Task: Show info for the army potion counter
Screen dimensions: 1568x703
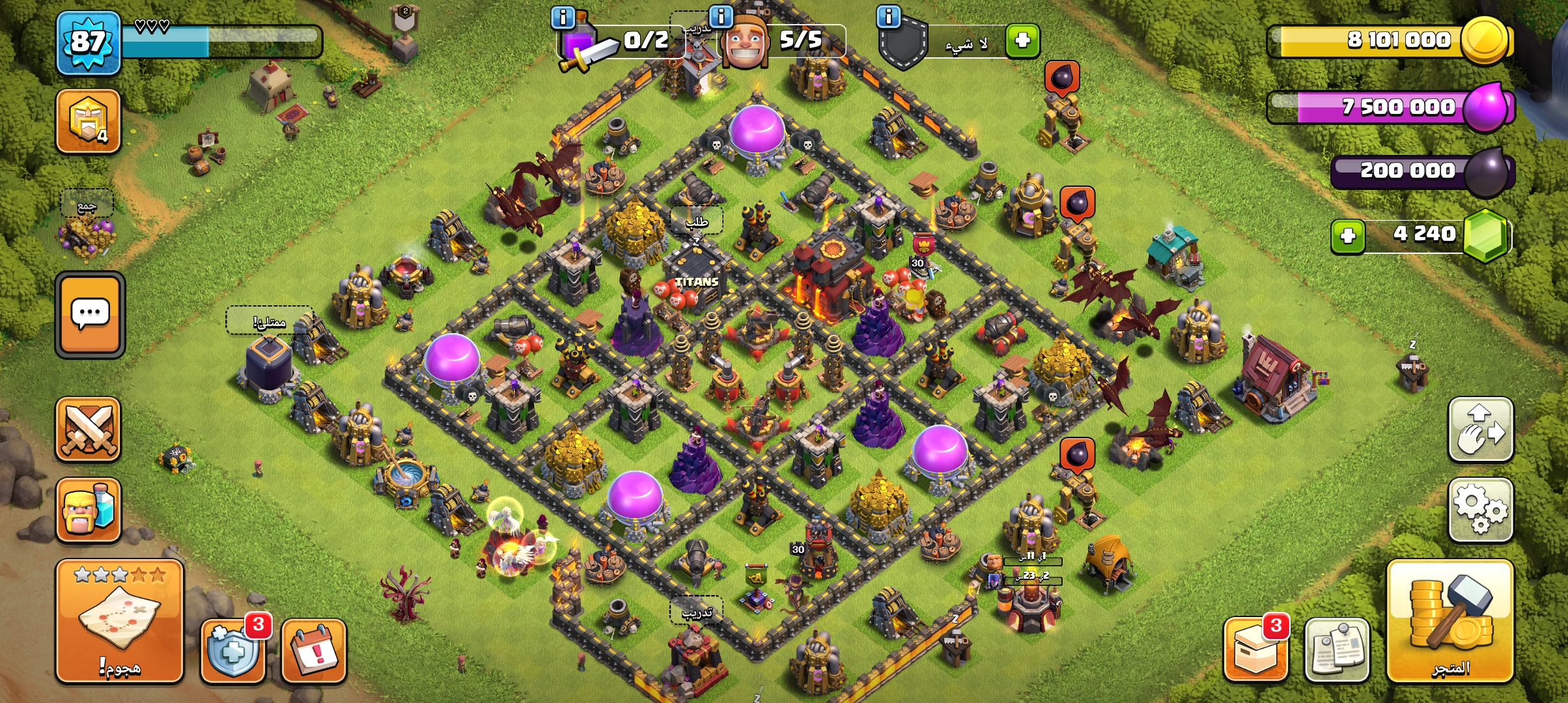Action: 563,18
